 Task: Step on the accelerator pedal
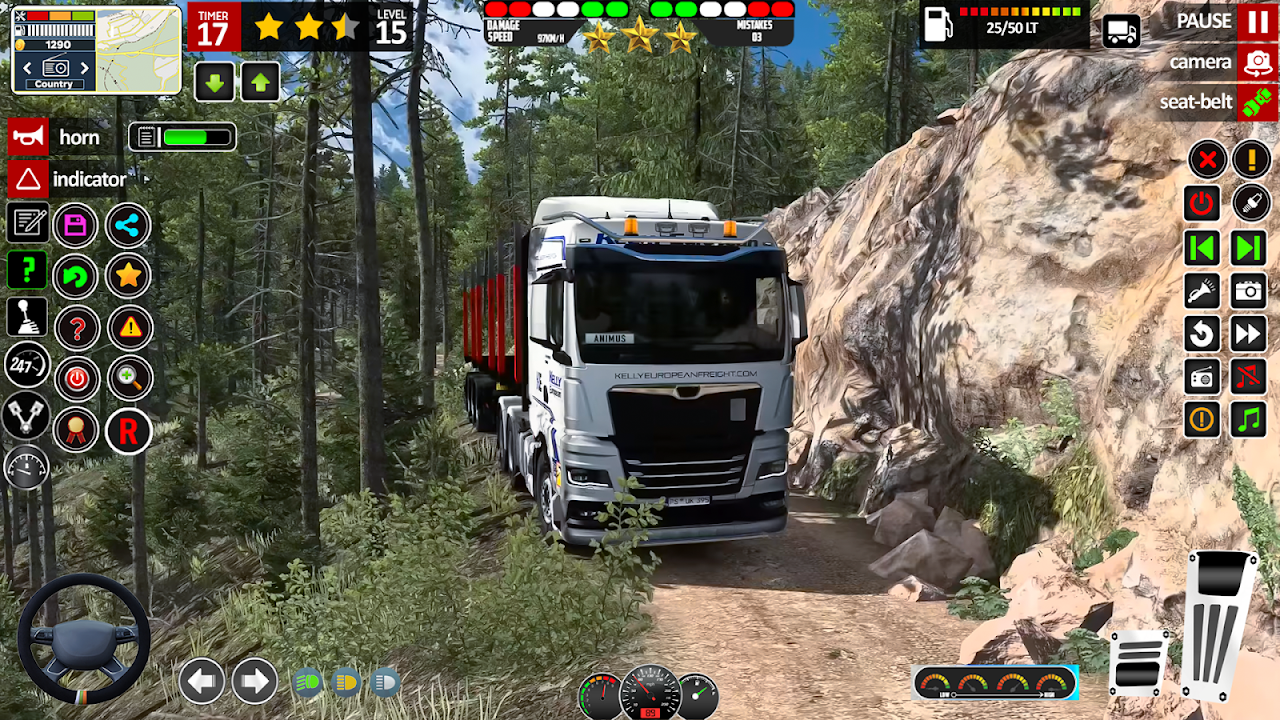[1219, 625]
